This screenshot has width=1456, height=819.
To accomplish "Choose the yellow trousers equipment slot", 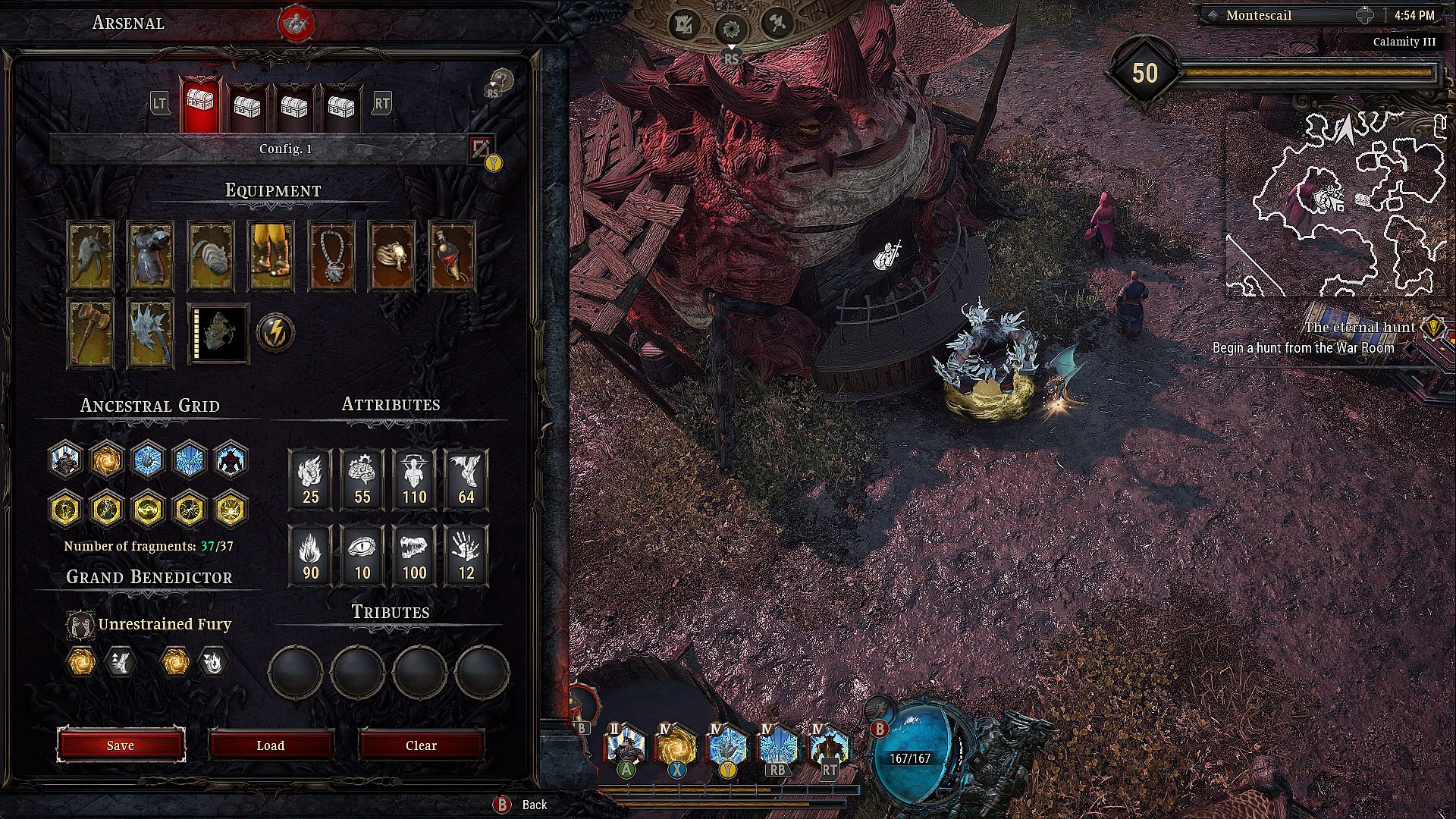I will tap(271, 256).
